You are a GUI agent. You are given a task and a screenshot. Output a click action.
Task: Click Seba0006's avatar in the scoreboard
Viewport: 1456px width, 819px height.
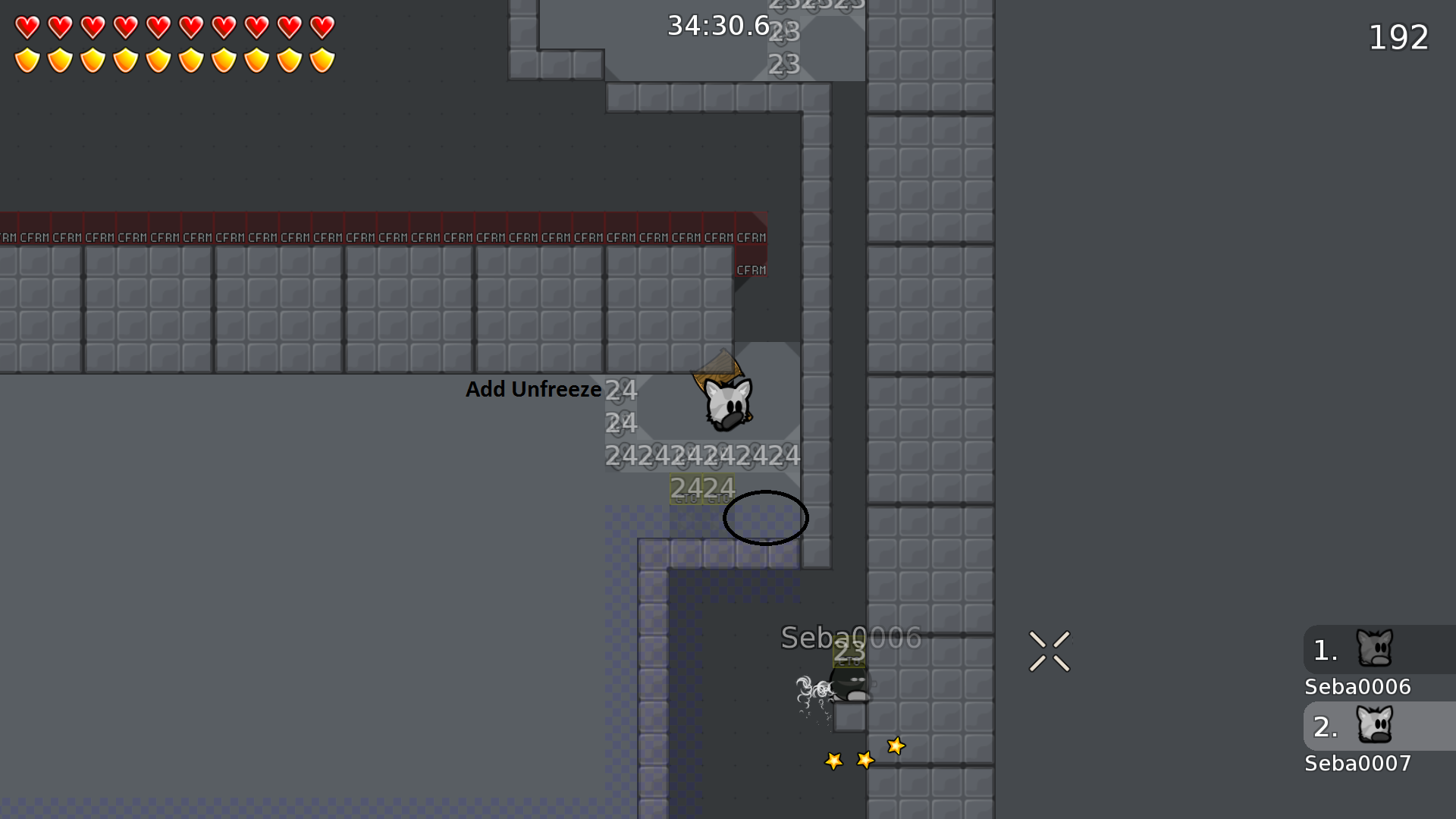(1374, 648)
